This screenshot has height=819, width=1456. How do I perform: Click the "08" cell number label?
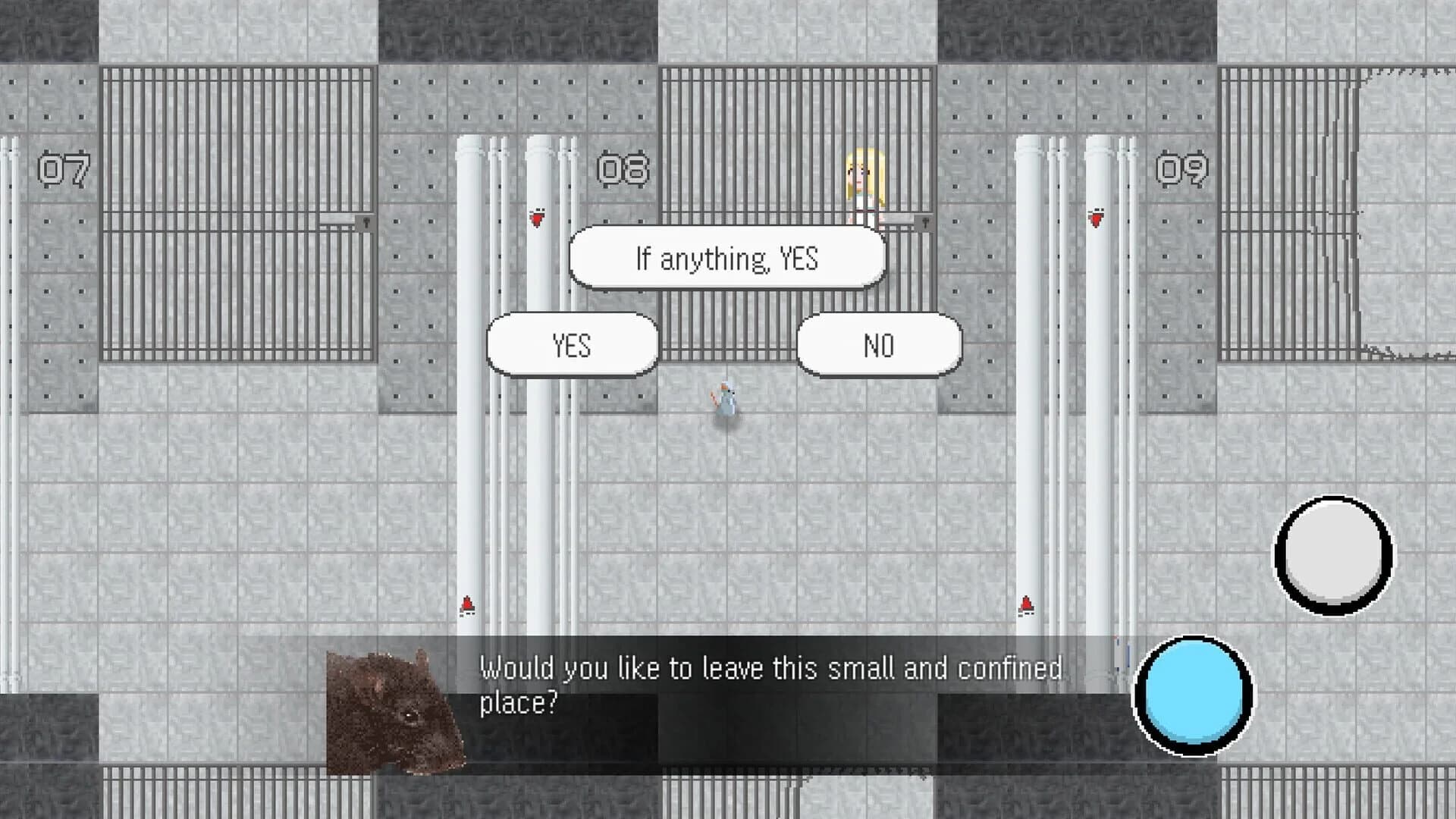click(623, 170)
